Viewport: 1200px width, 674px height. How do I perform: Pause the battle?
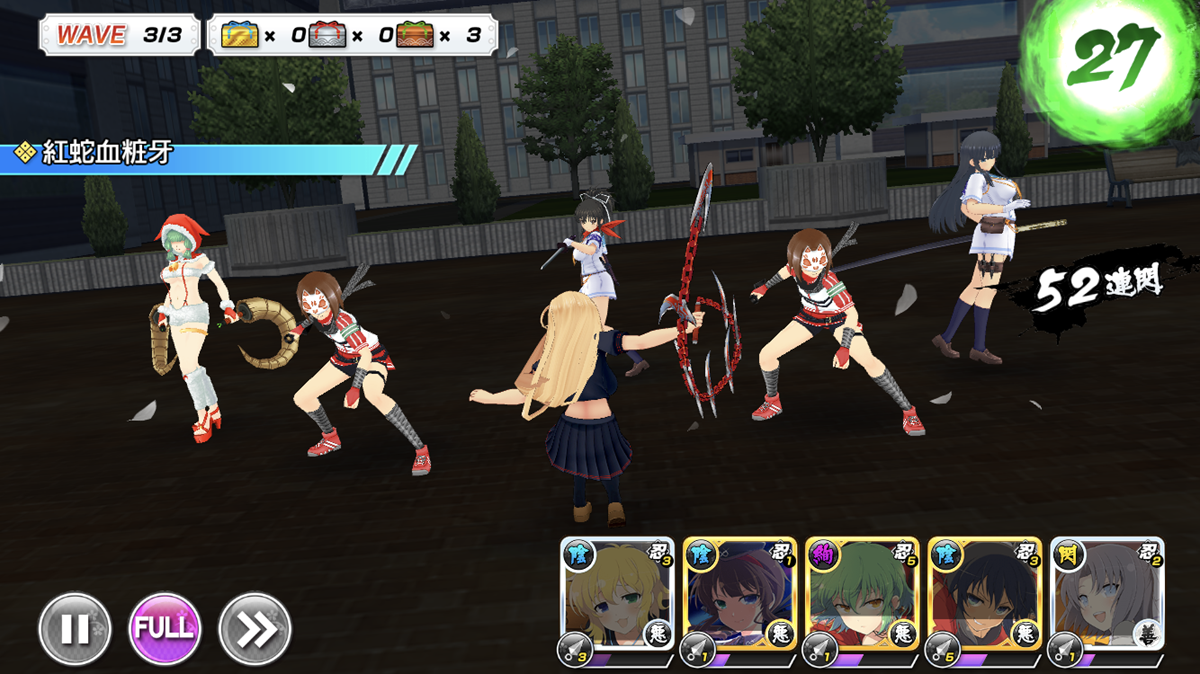(74, 629)
